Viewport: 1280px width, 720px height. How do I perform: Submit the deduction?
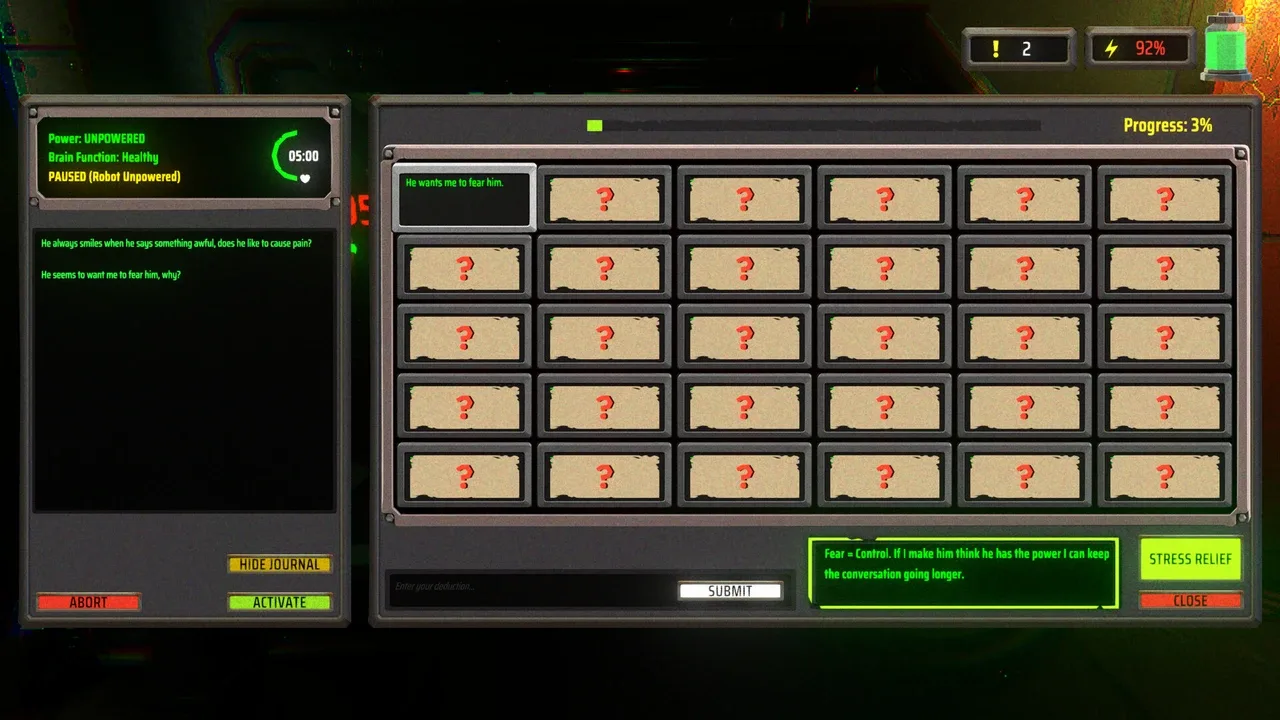pos(730,591)
